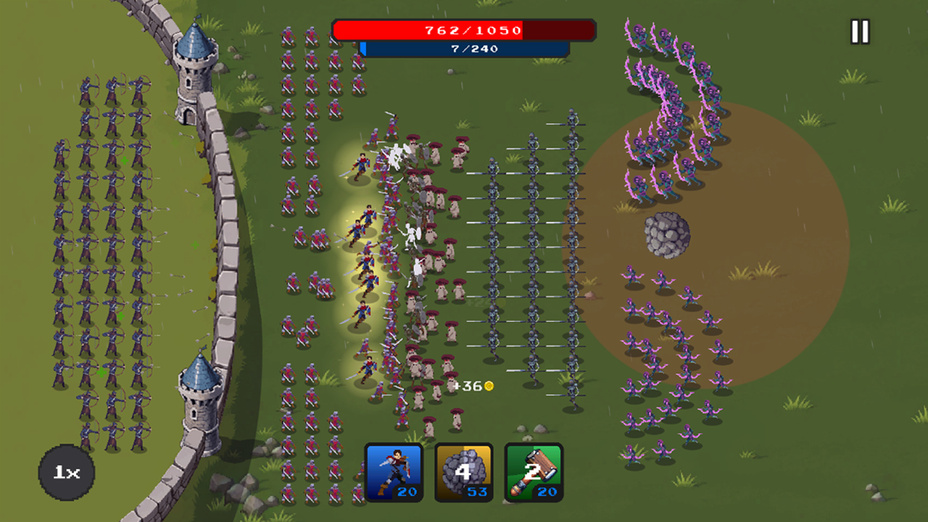
Task: Pause the battle
Action: (x=859, y=32)
